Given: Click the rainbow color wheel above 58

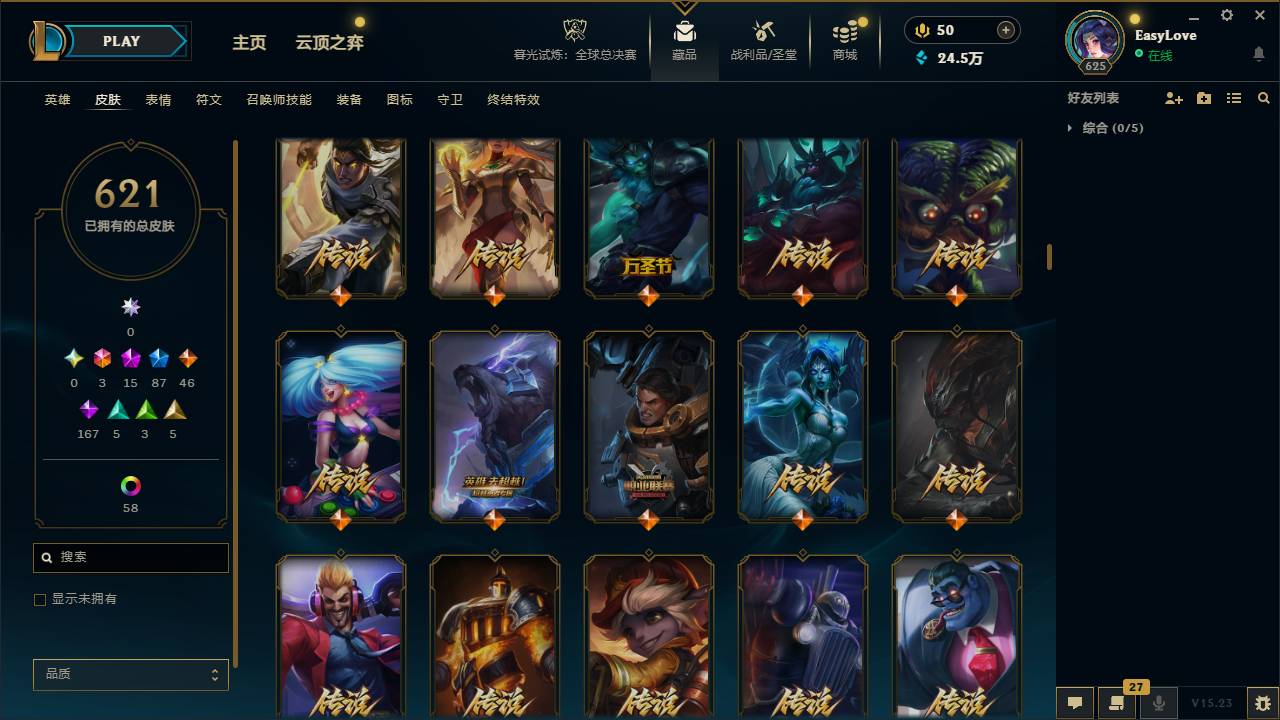Looking at the screenshot, I should pyautogui.click(x=130, y=484).
